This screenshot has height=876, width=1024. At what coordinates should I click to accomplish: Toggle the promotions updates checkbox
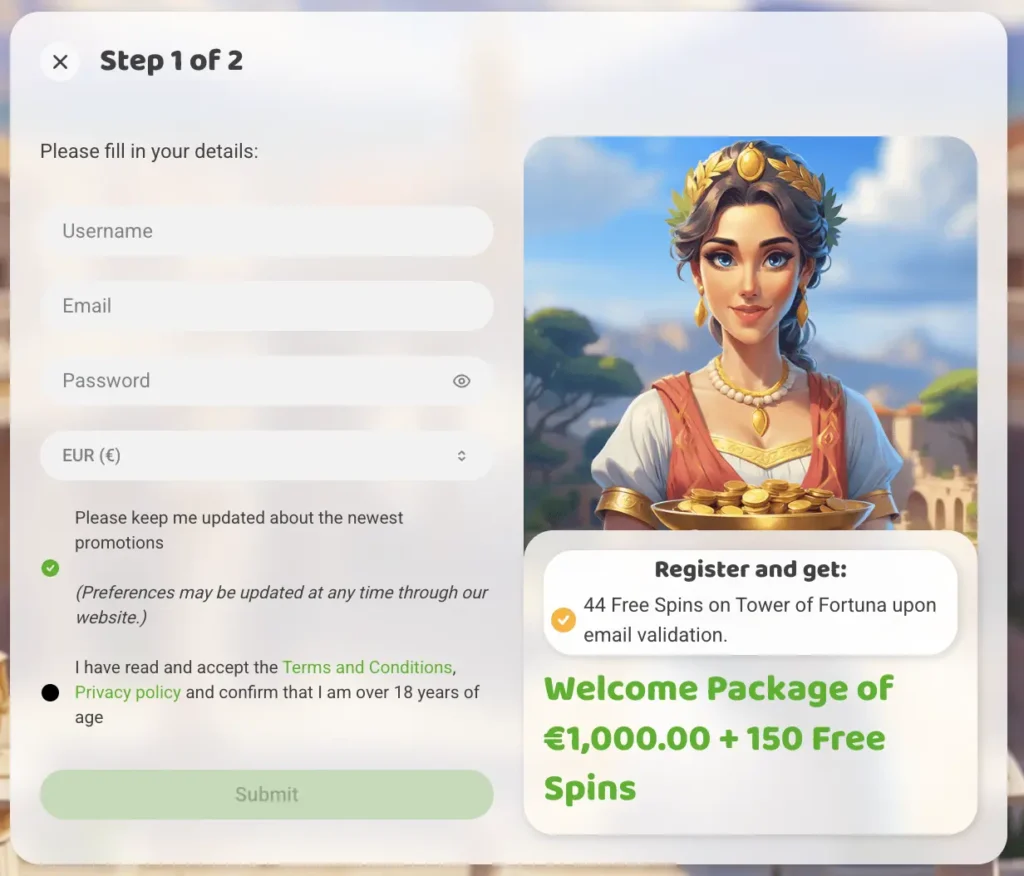[51, 568]
